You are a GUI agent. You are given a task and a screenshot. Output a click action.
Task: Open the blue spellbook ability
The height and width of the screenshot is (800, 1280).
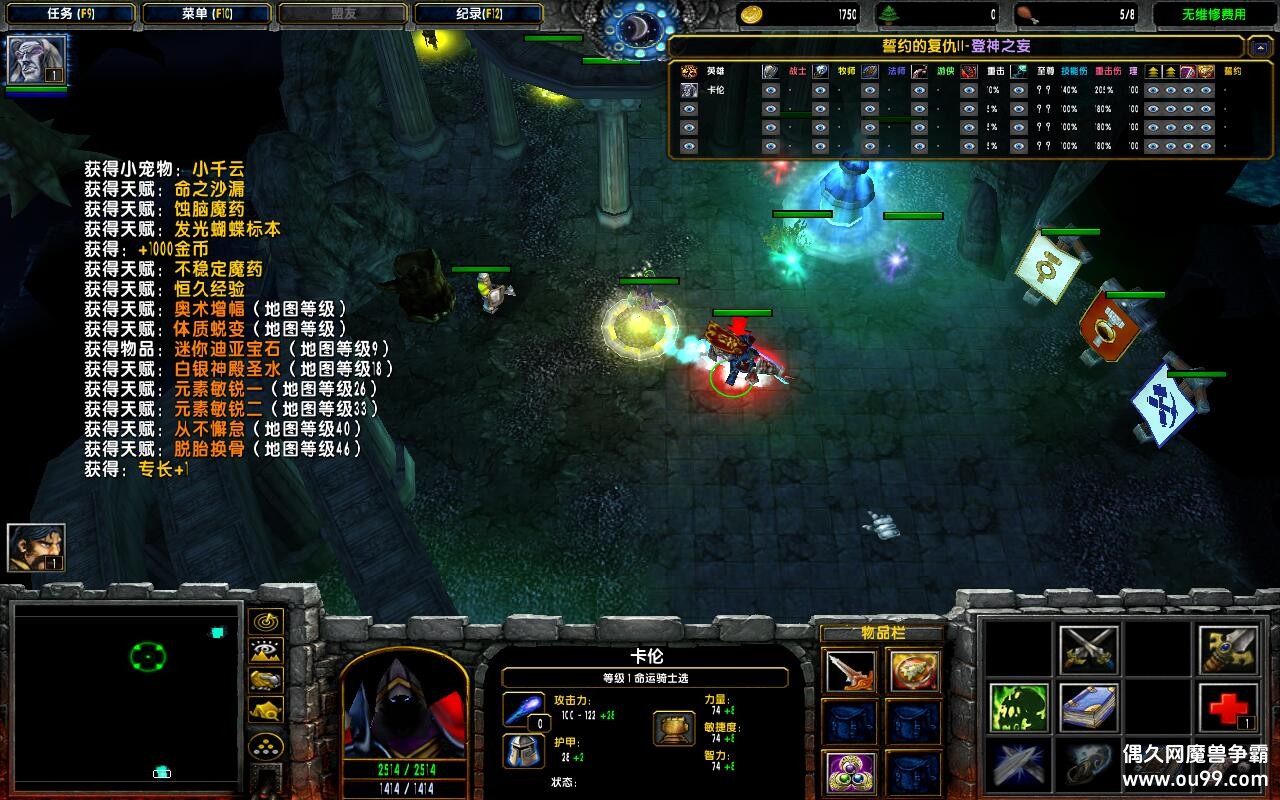(x=1088, y=707)
